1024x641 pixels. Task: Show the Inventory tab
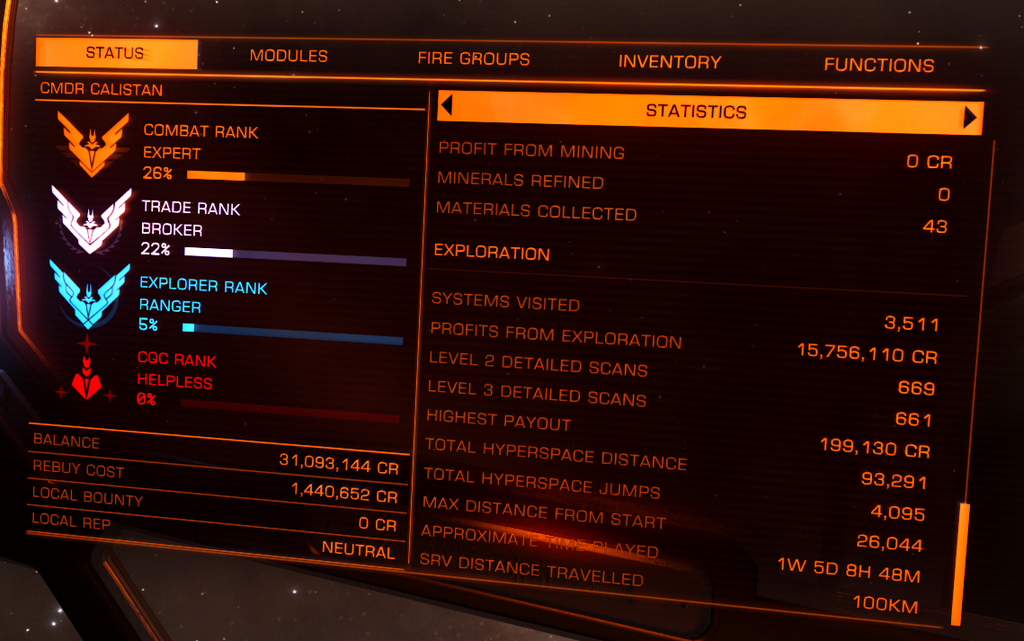pos(669,62)
